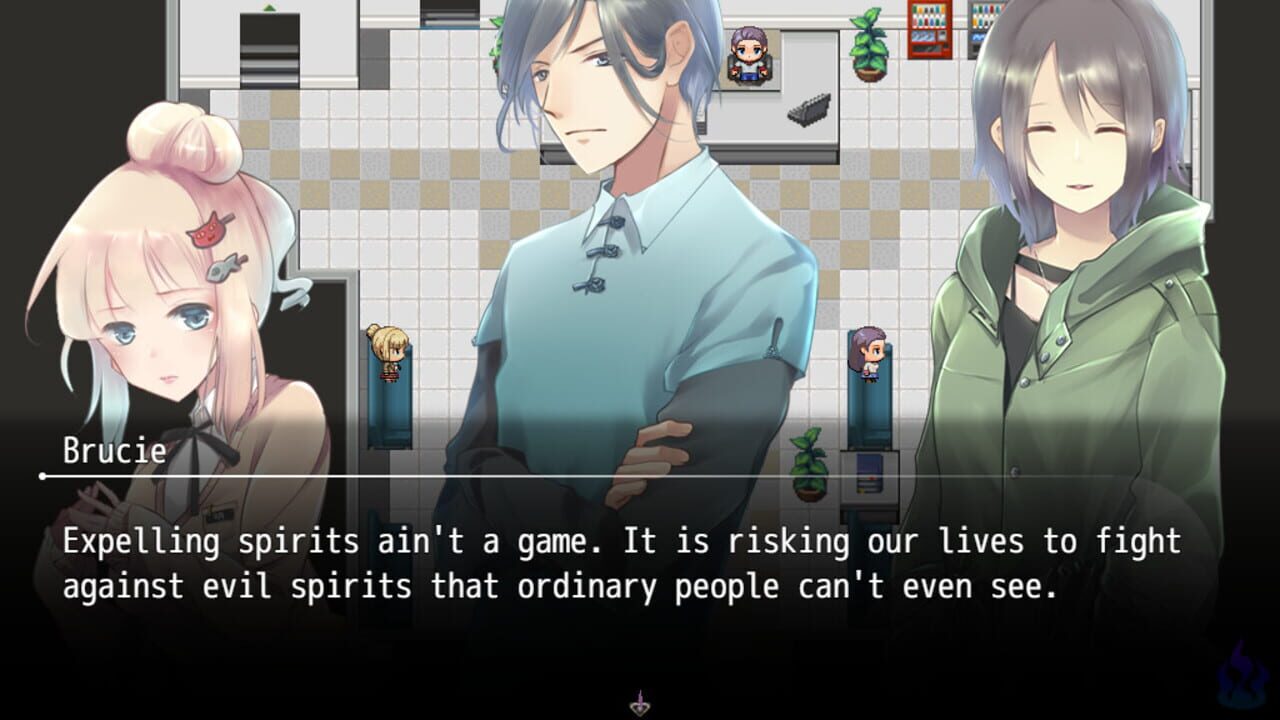Image resolution: width=1280 pixels, height=720 pixels.
Task: Click the candle continue indicator below dialogue
Action: [x=640, y=705]
